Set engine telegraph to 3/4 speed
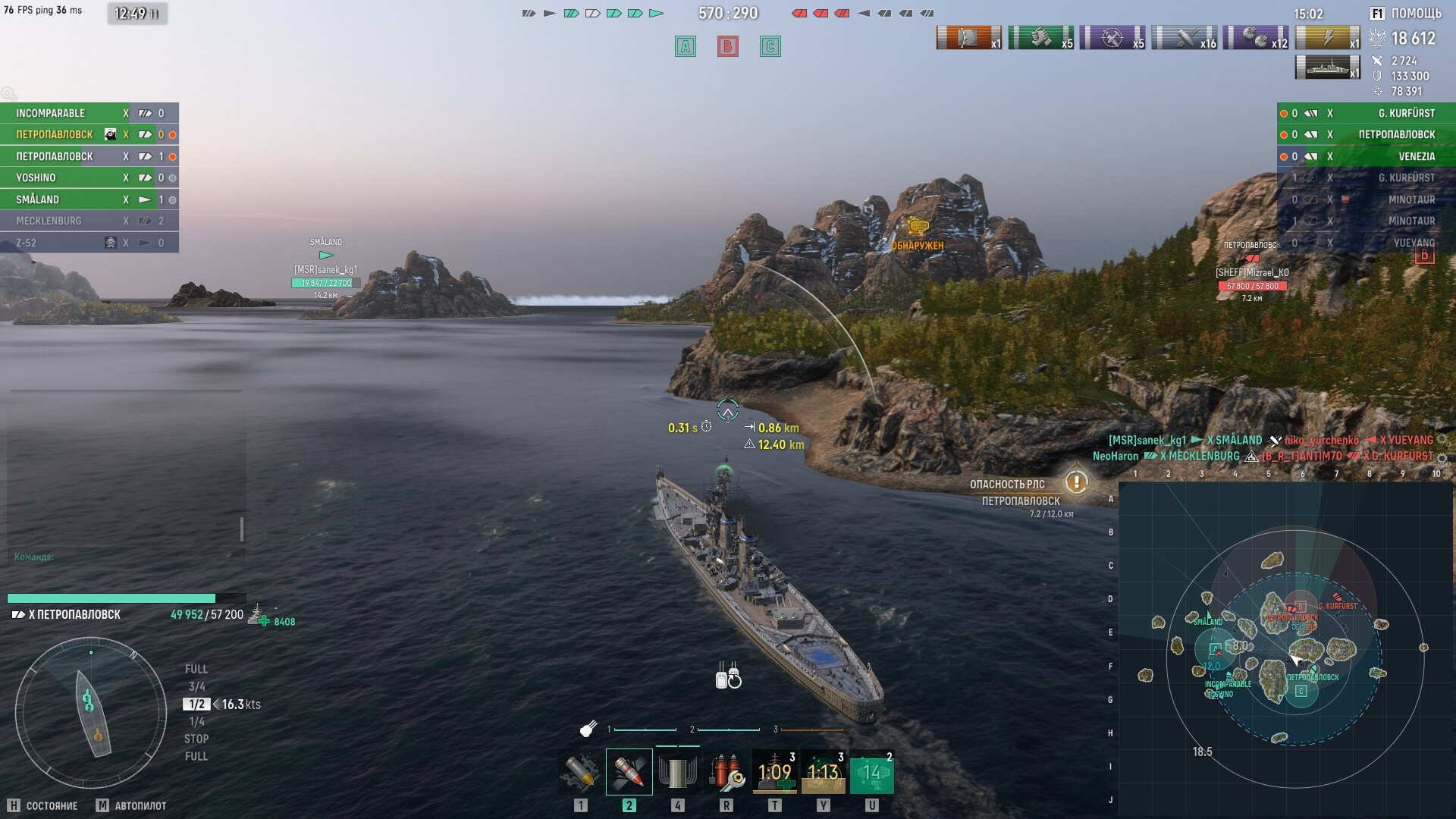This screenshot has width=1456, height=819. coord(196,686)
